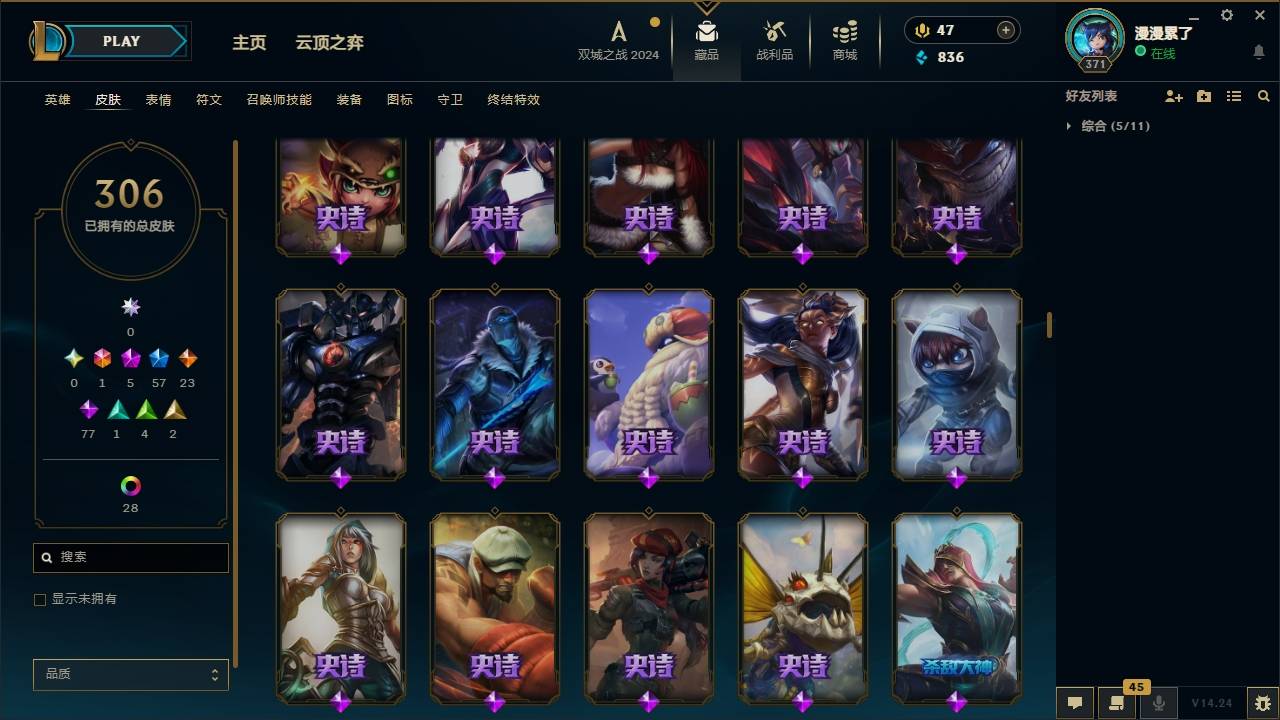This screenshot has width=1280, height=720.
Task: Click the PLAY button
Action: click(x=120, y=41)
